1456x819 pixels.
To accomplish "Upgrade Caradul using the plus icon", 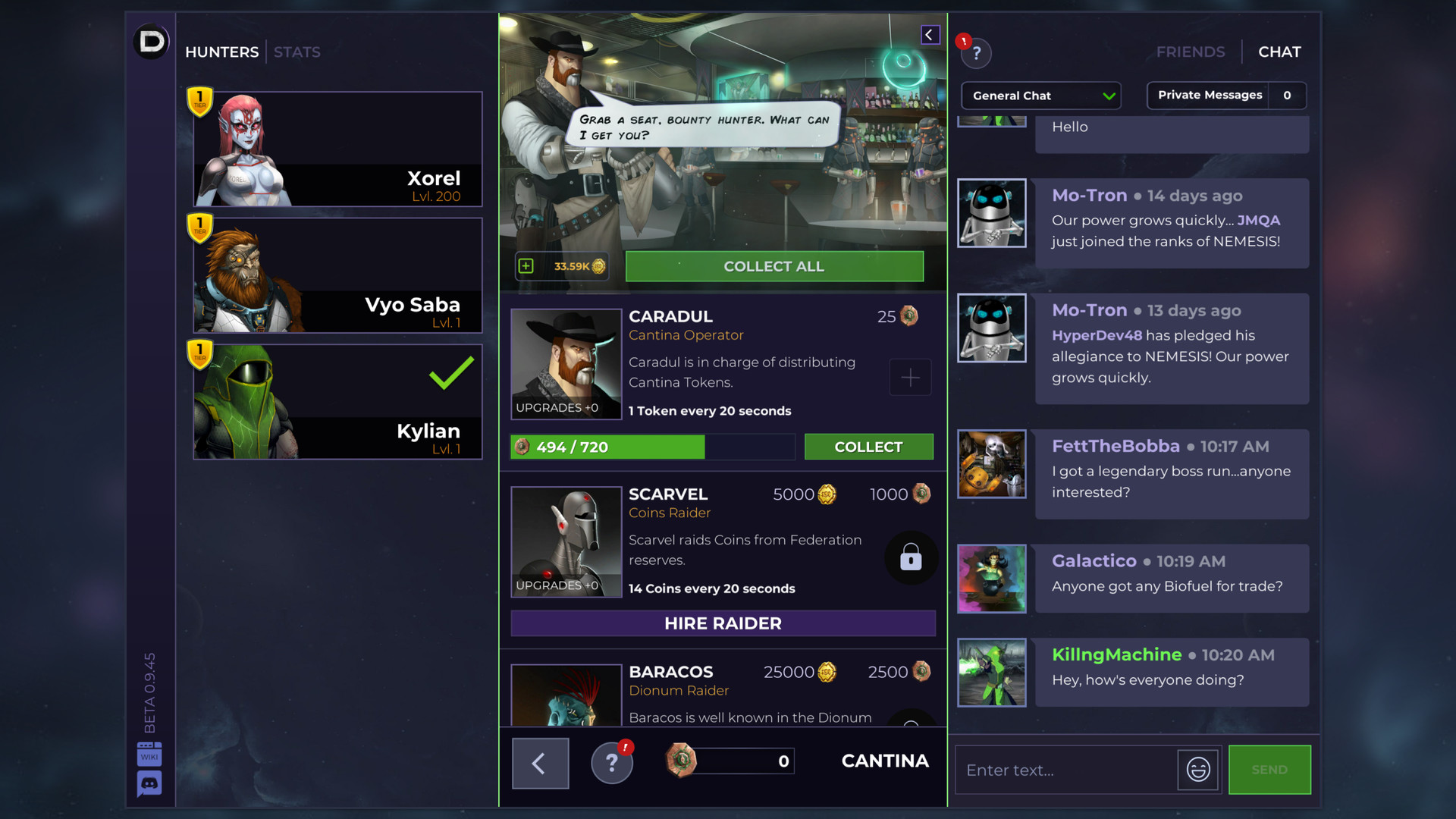I will pyautogui.click(x=910, y=377).
